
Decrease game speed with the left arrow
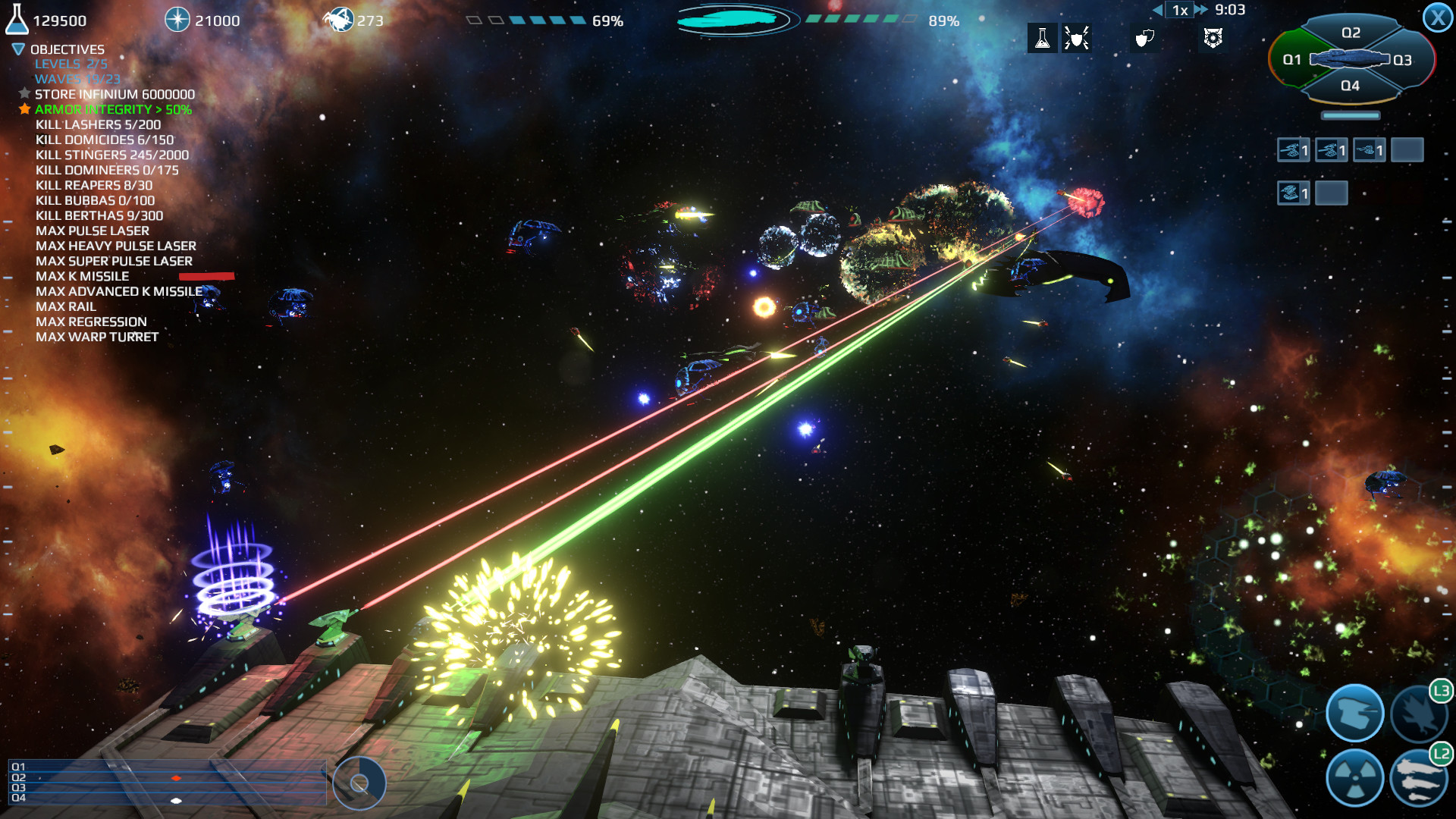point(1158,11)
